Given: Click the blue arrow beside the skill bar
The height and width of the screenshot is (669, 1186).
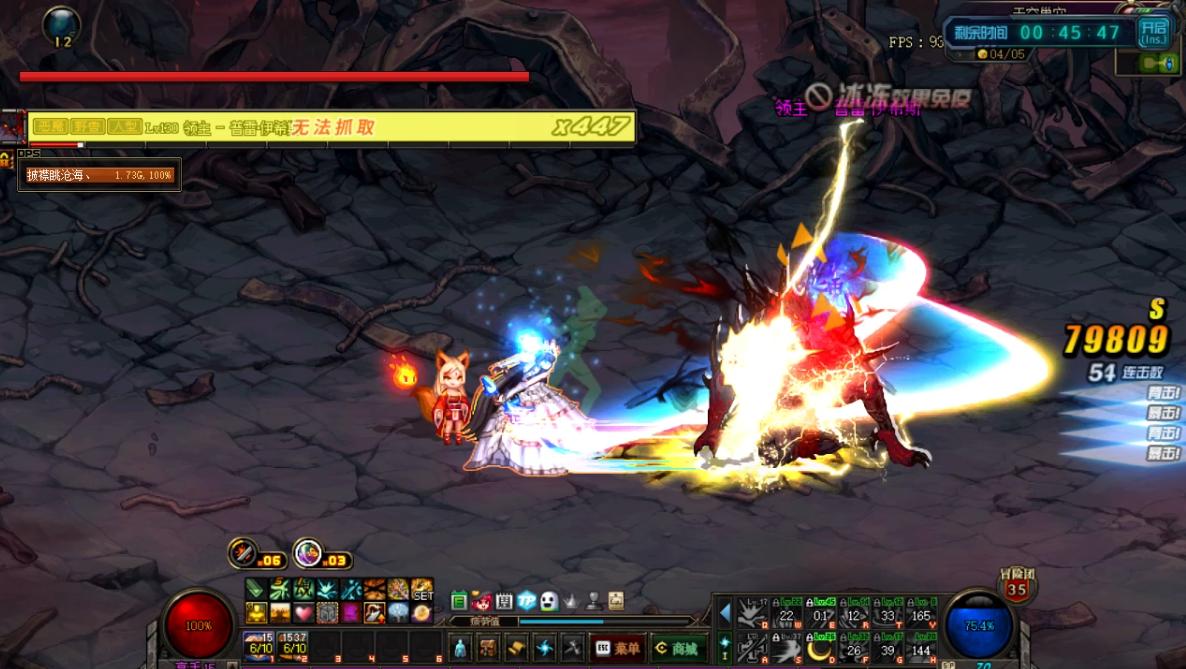Looking at the screenshot, I should [725, 612].
